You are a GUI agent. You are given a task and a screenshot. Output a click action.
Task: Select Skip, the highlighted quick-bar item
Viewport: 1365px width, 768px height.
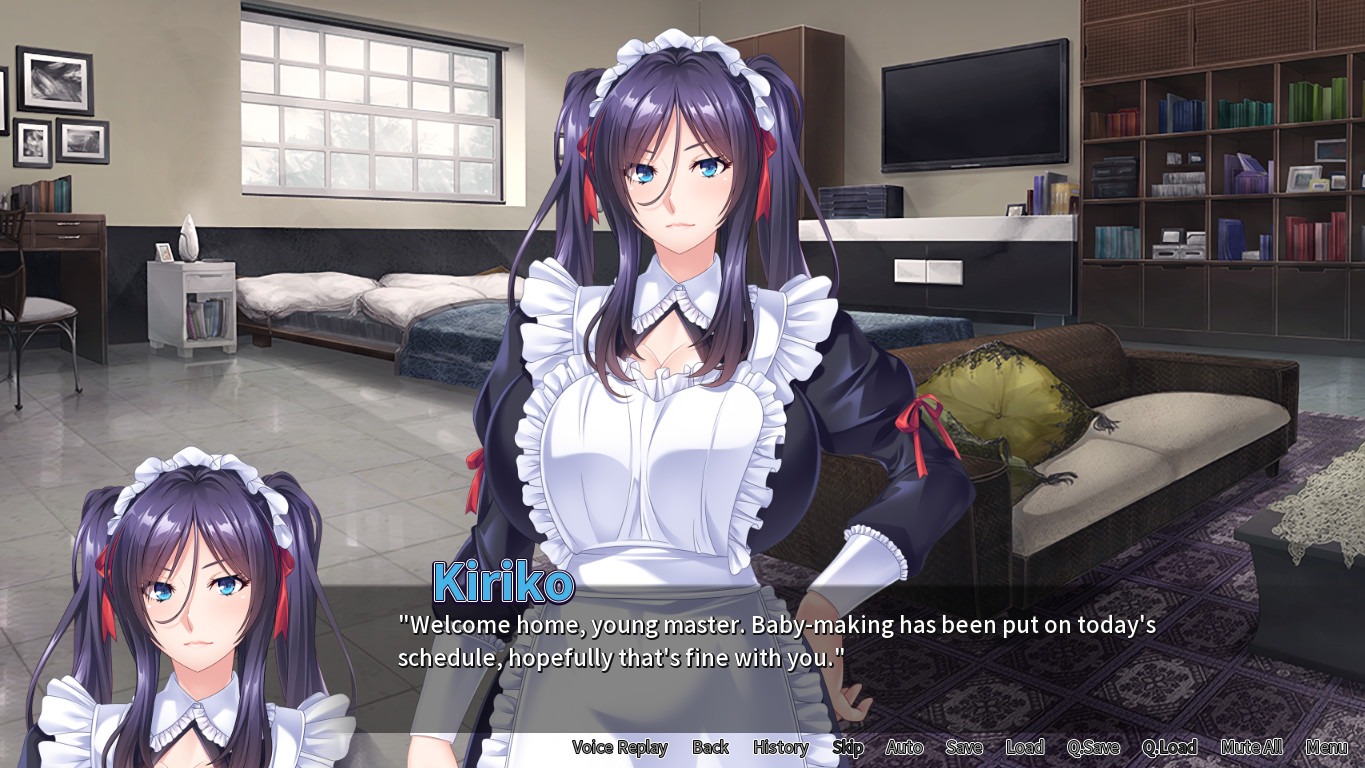click(x=847, y=747)
